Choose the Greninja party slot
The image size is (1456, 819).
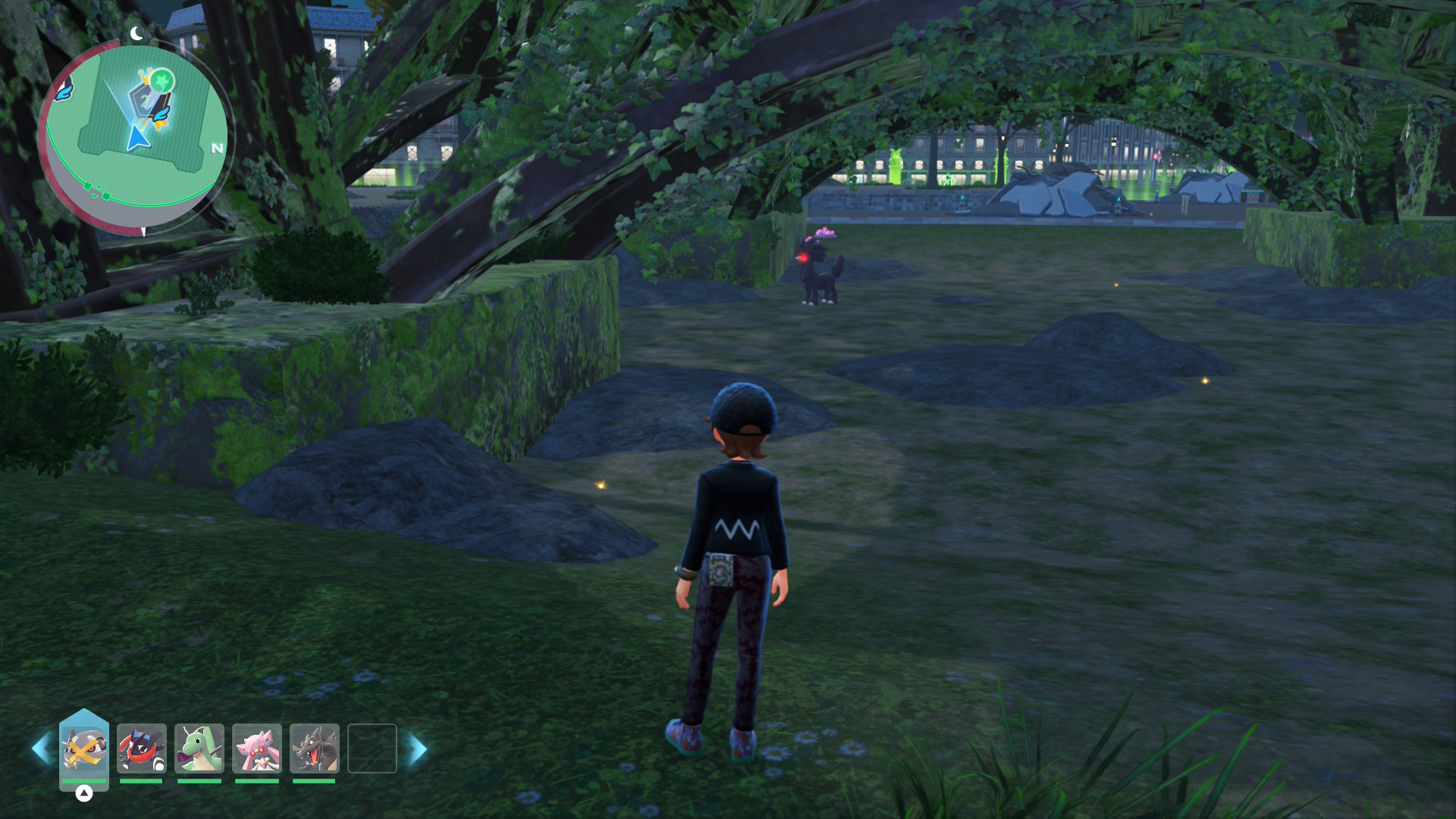(x=142, y=748)
